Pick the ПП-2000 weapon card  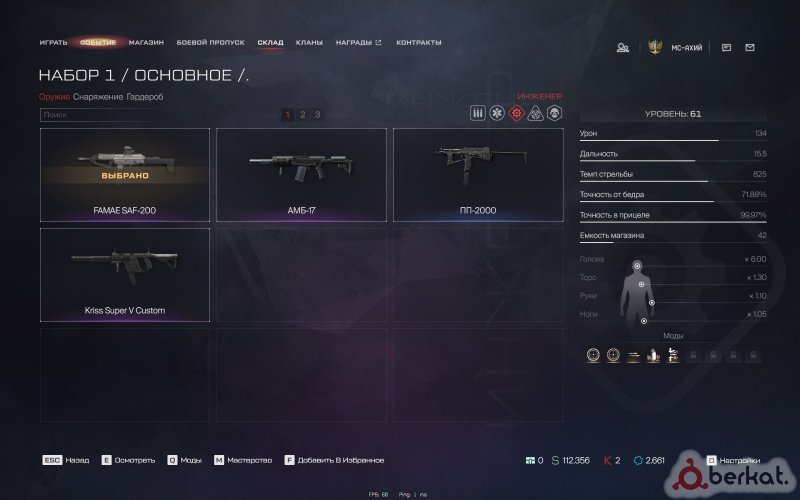click(x=478, y=174)
